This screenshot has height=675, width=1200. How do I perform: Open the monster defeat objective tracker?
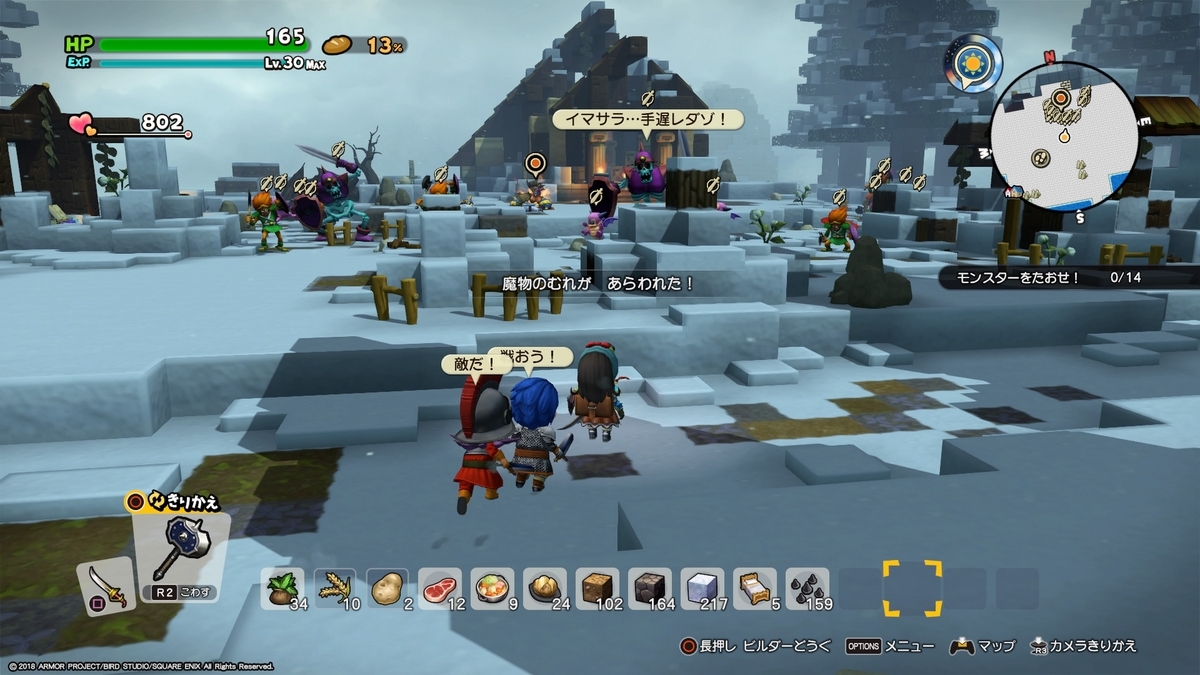point(1065,278)
